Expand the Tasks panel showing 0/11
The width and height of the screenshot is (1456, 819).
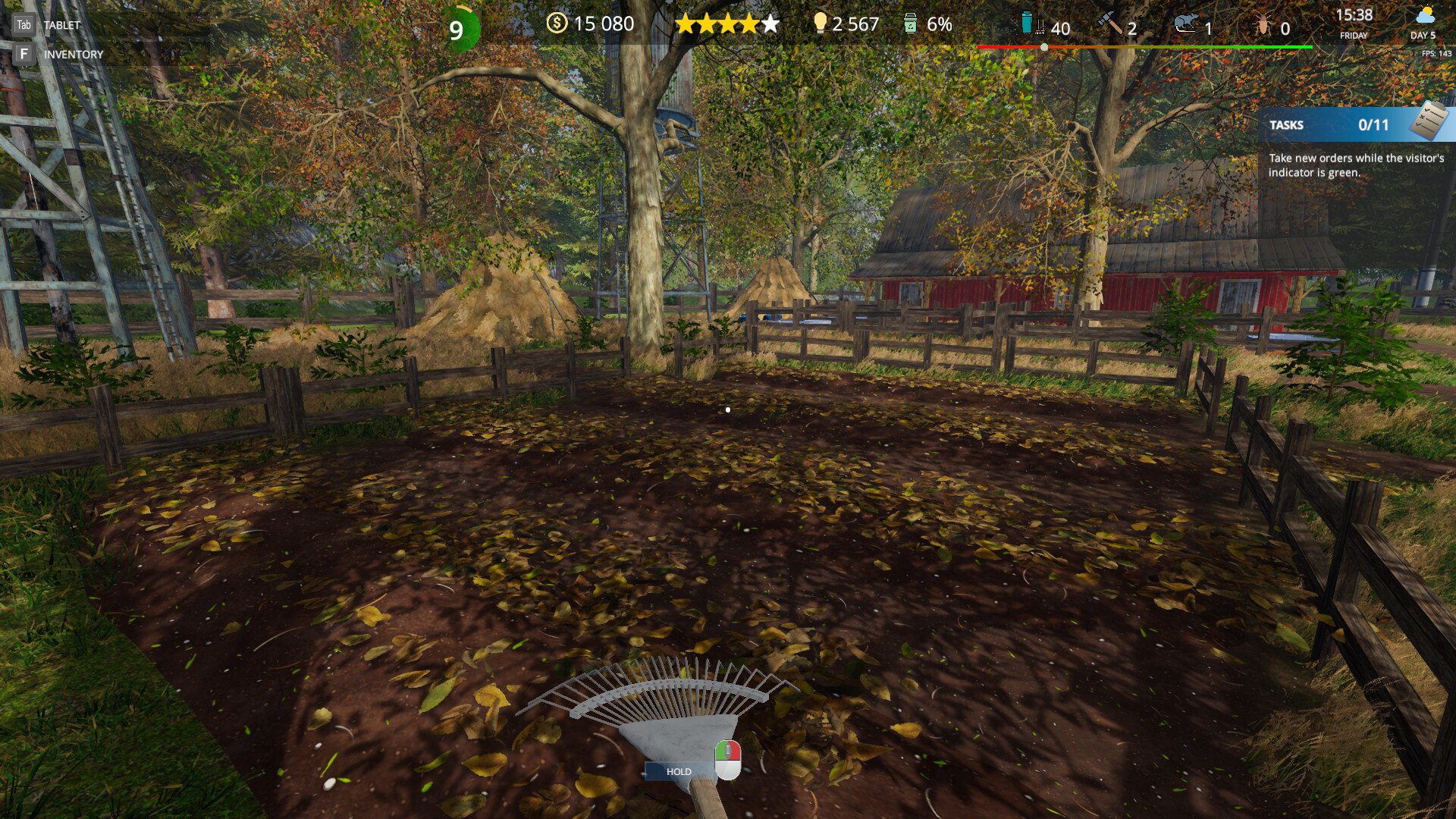(1351, 126)
